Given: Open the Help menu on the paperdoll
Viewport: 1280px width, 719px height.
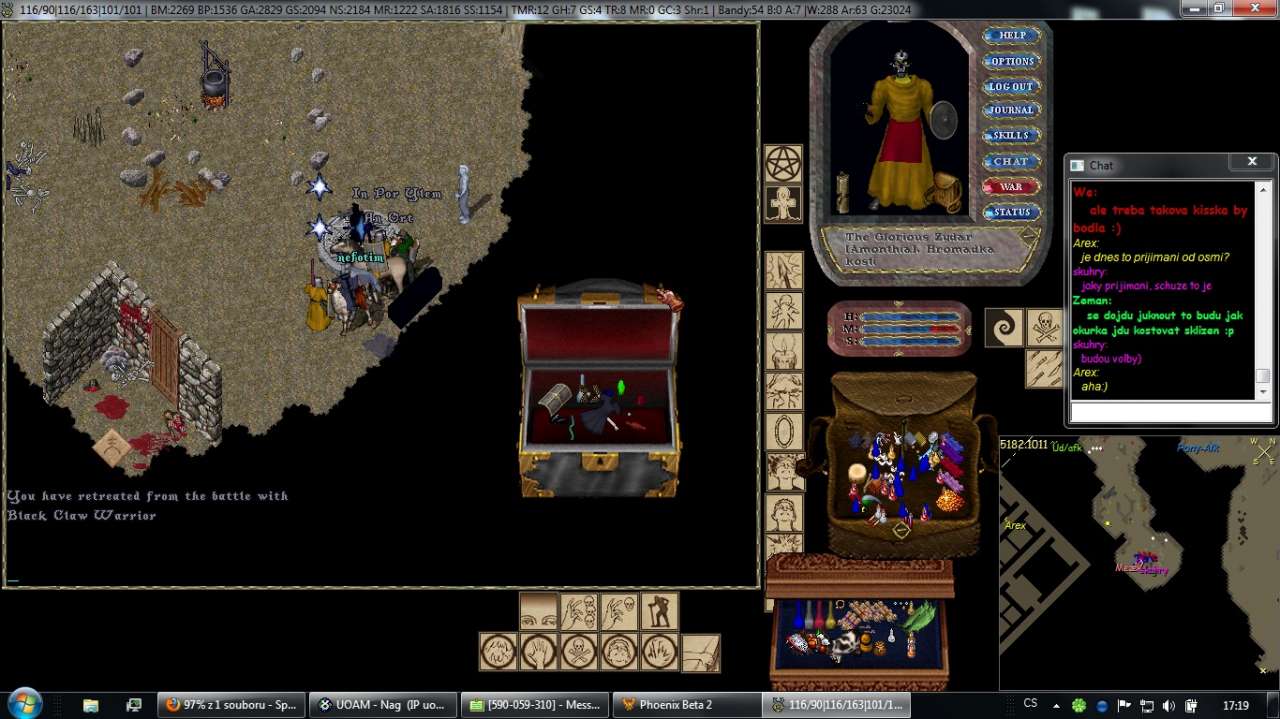Looking at the screenshot, I should [x=1012, y=35].
